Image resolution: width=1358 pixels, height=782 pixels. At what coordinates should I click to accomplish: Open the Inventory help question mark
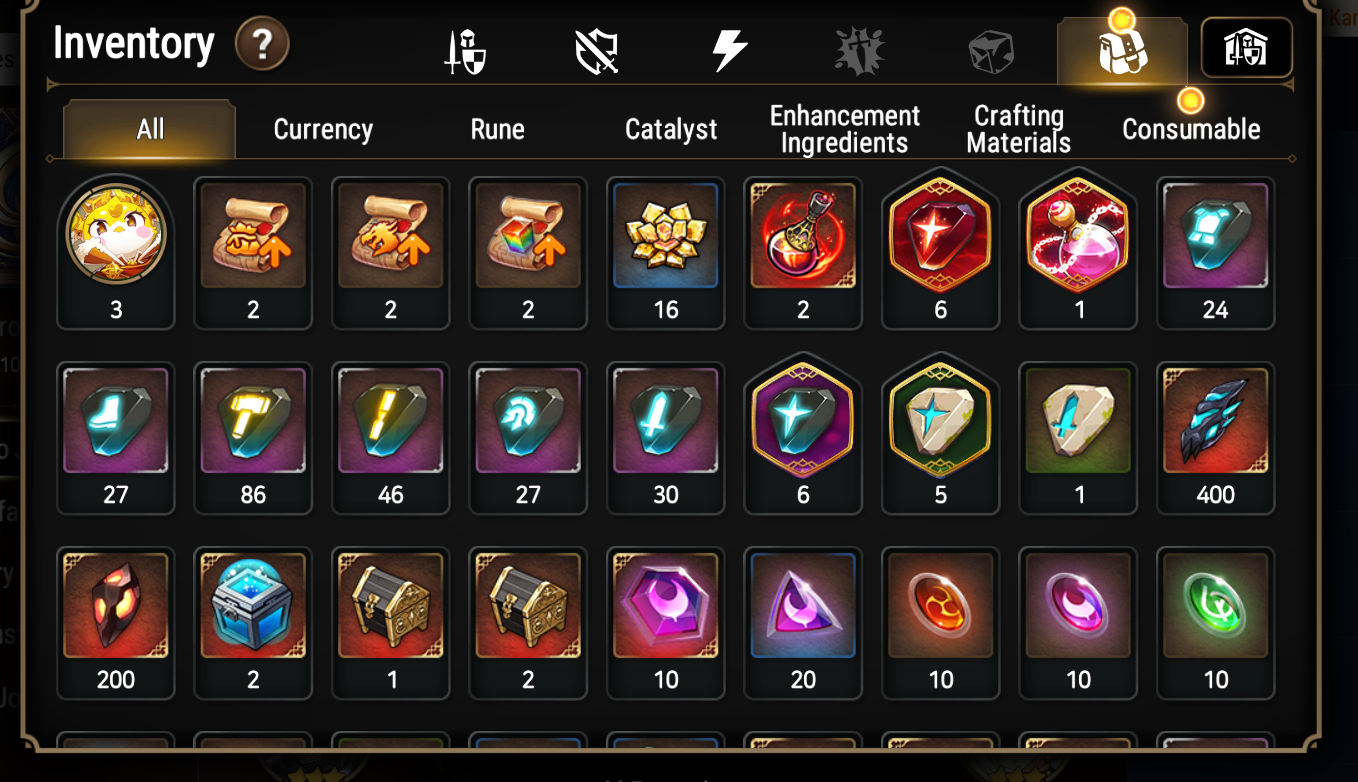[262, 45]
